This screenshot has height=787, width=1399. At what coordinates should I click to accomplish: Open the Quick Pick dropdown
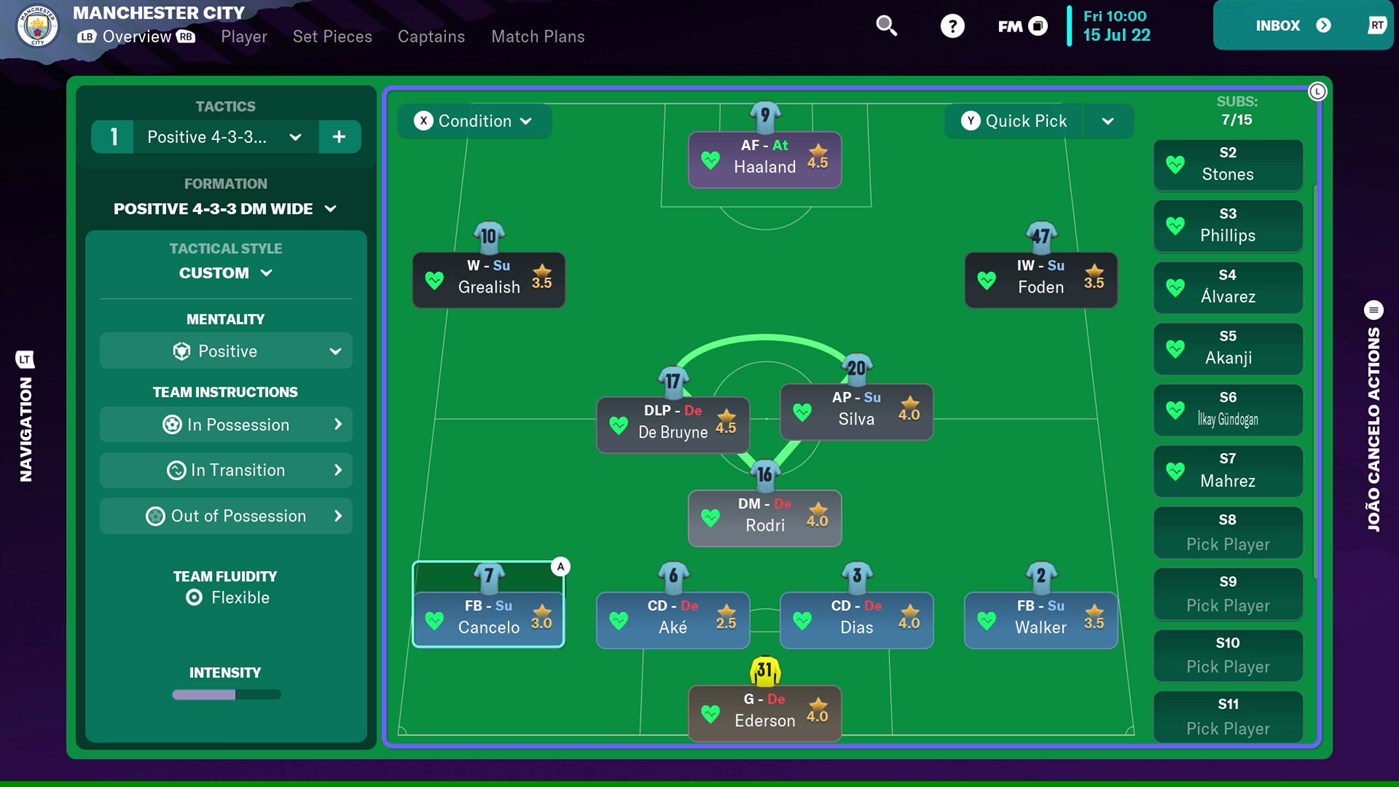[x=1108, y=120]
